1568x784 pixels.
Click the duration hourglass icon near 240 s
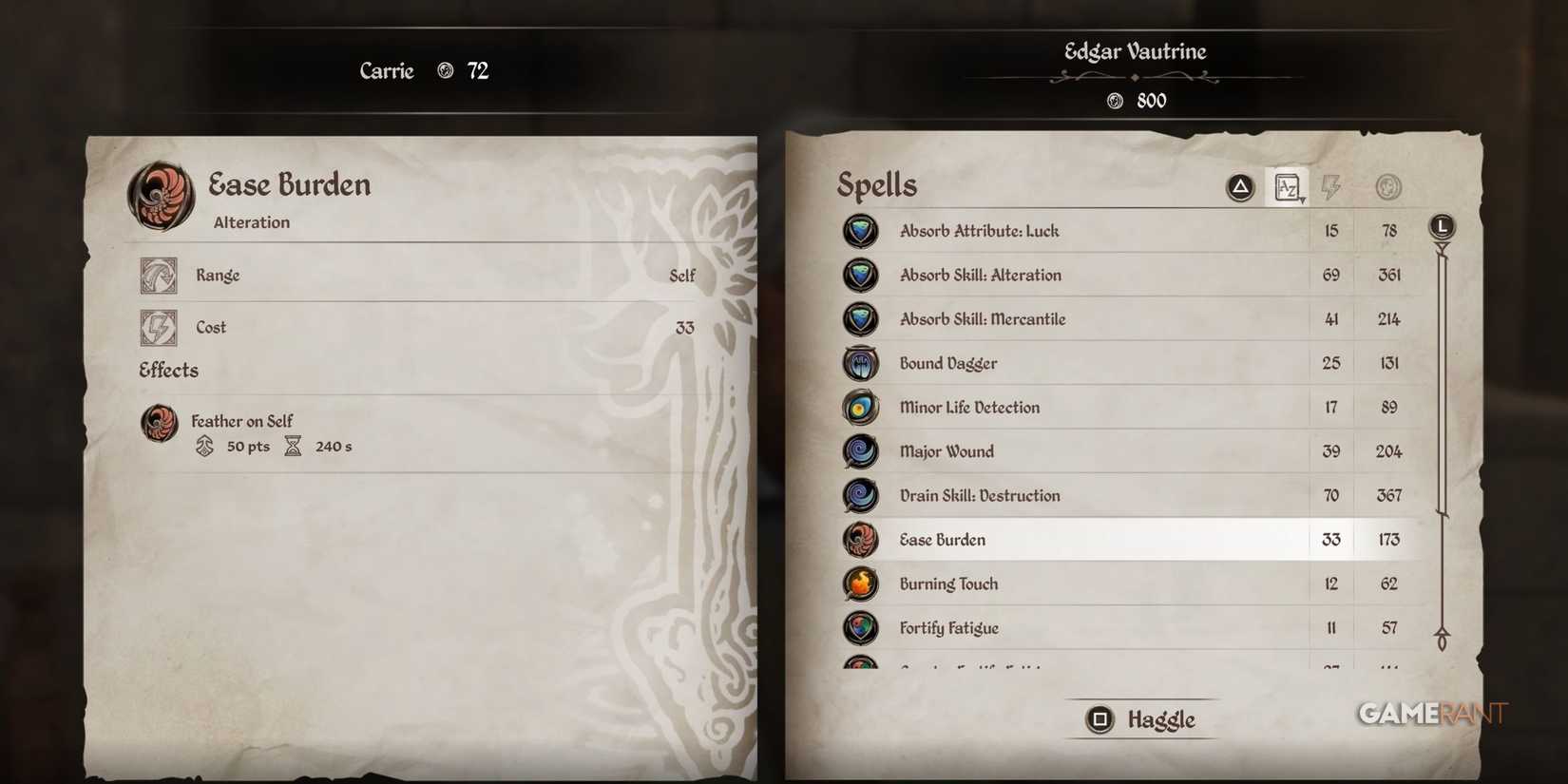click(x=292, y=446)
